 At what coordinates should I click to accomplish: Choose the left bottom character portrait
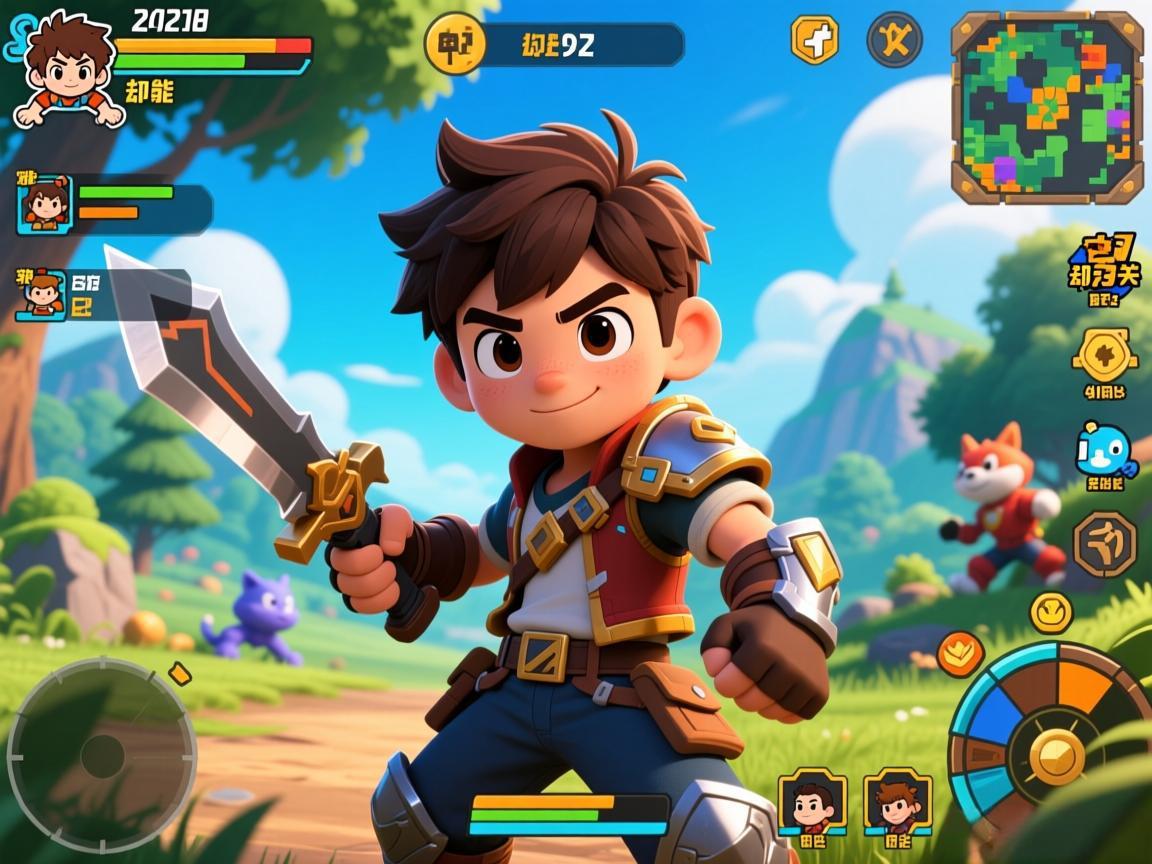[x=812, y=800]
